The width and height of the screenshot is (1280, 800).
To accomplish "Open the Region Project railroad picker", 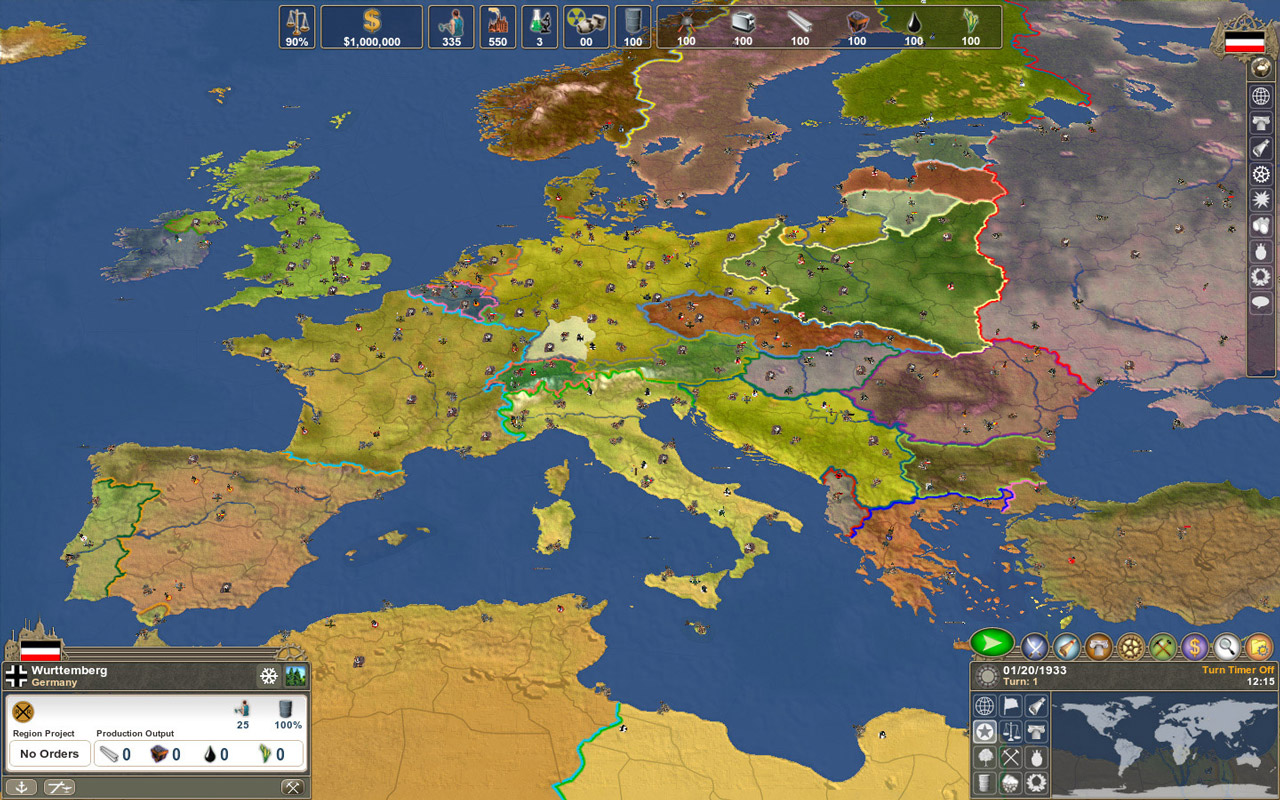I will pos(22,712).
